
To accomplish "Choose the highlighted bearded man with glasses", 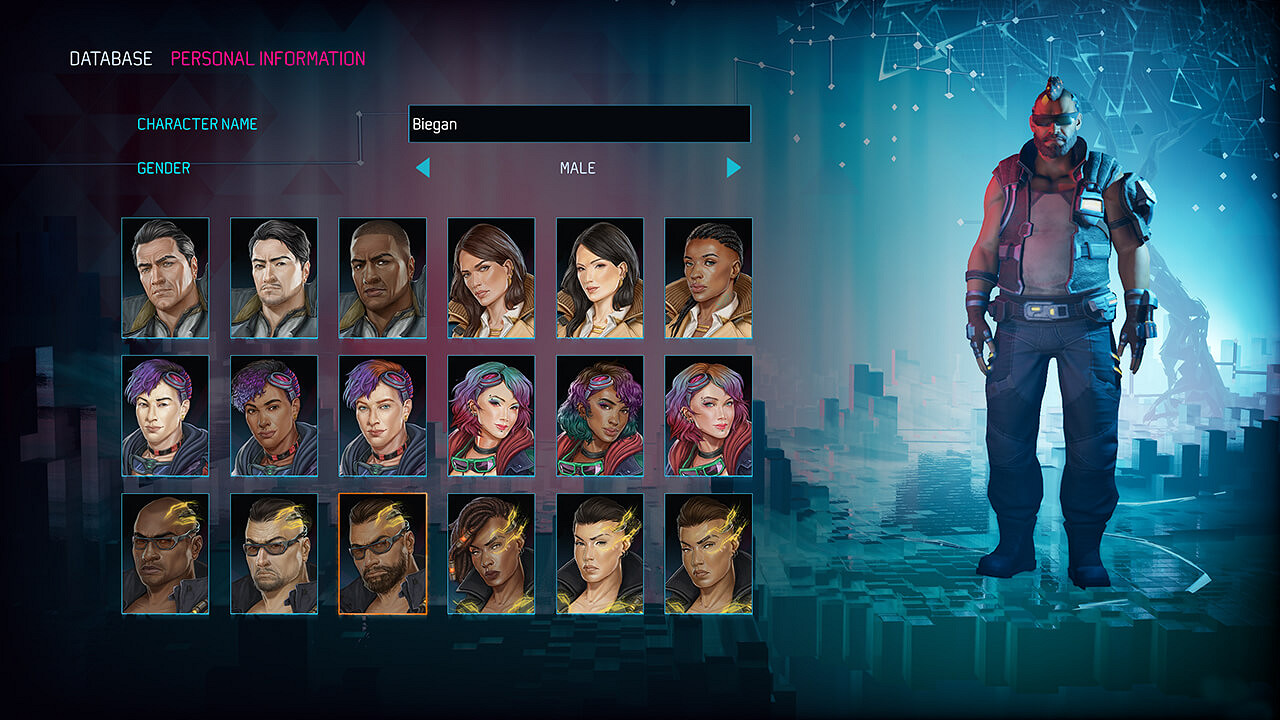I will click(382, 554).
